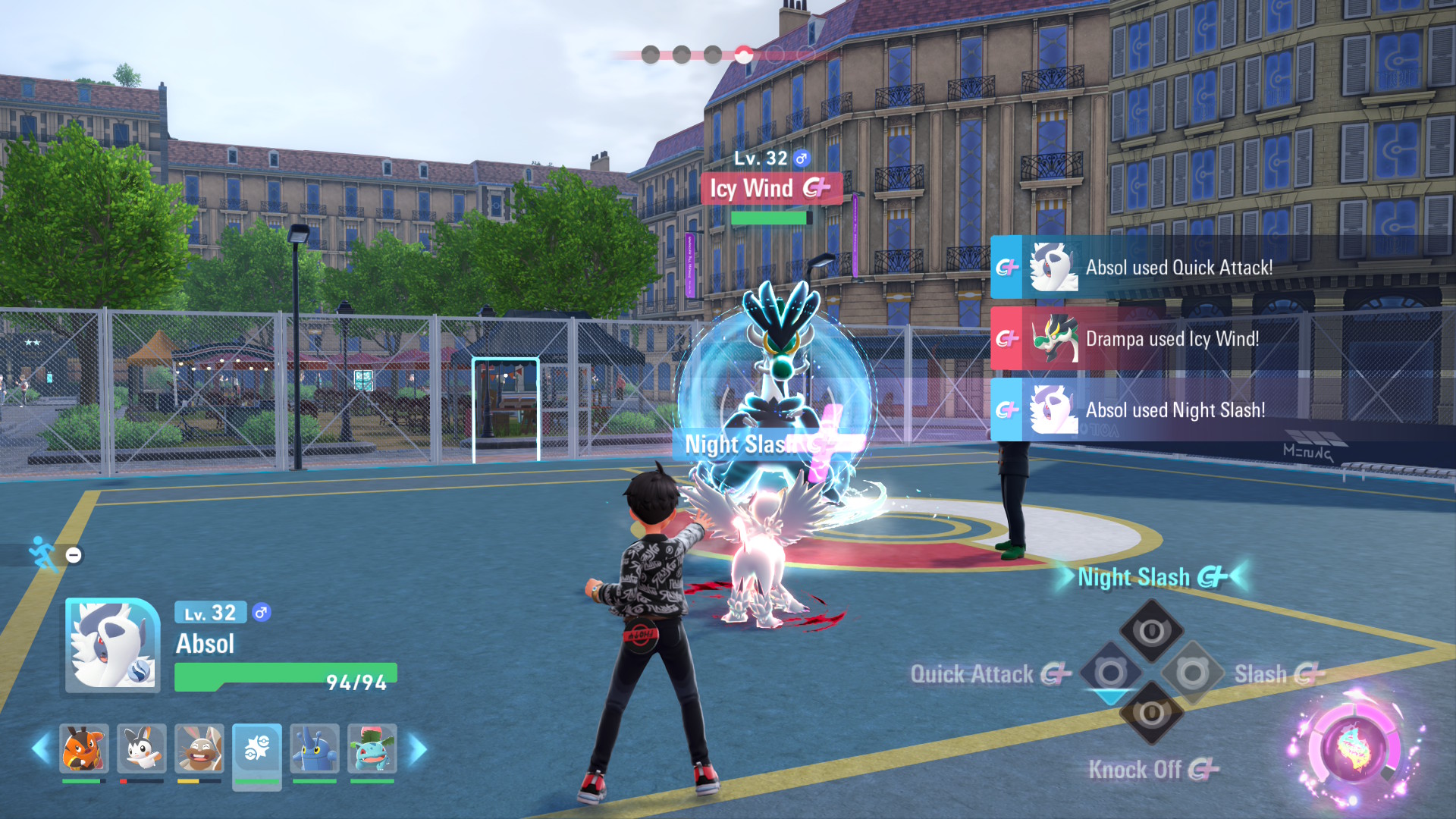The width and height of the screenshot is (1456, 819).
Task: Use the Night Slash move
Action: tap(1151, 630)
